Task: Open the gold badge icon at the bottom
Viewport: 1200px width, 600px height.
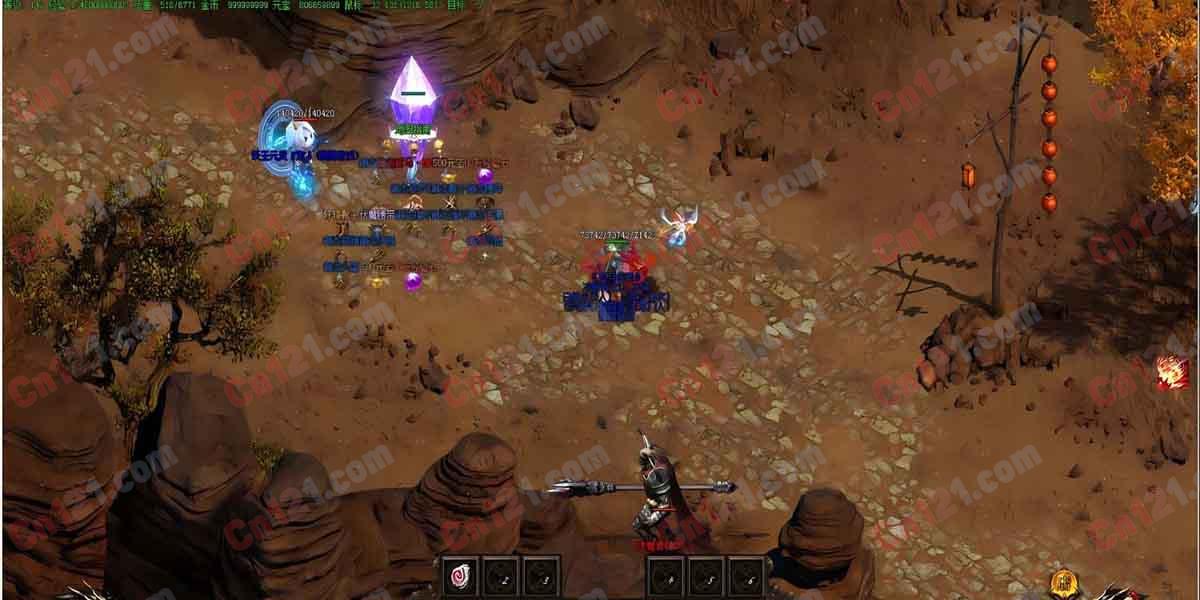Action: [1065, 583]
